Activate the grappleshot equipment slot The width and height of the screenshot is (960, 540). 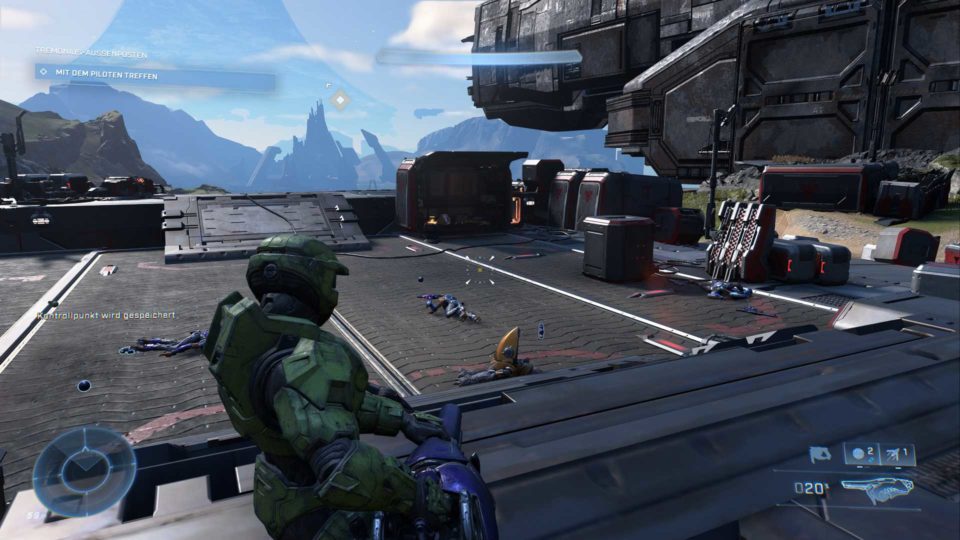point(898,455)
